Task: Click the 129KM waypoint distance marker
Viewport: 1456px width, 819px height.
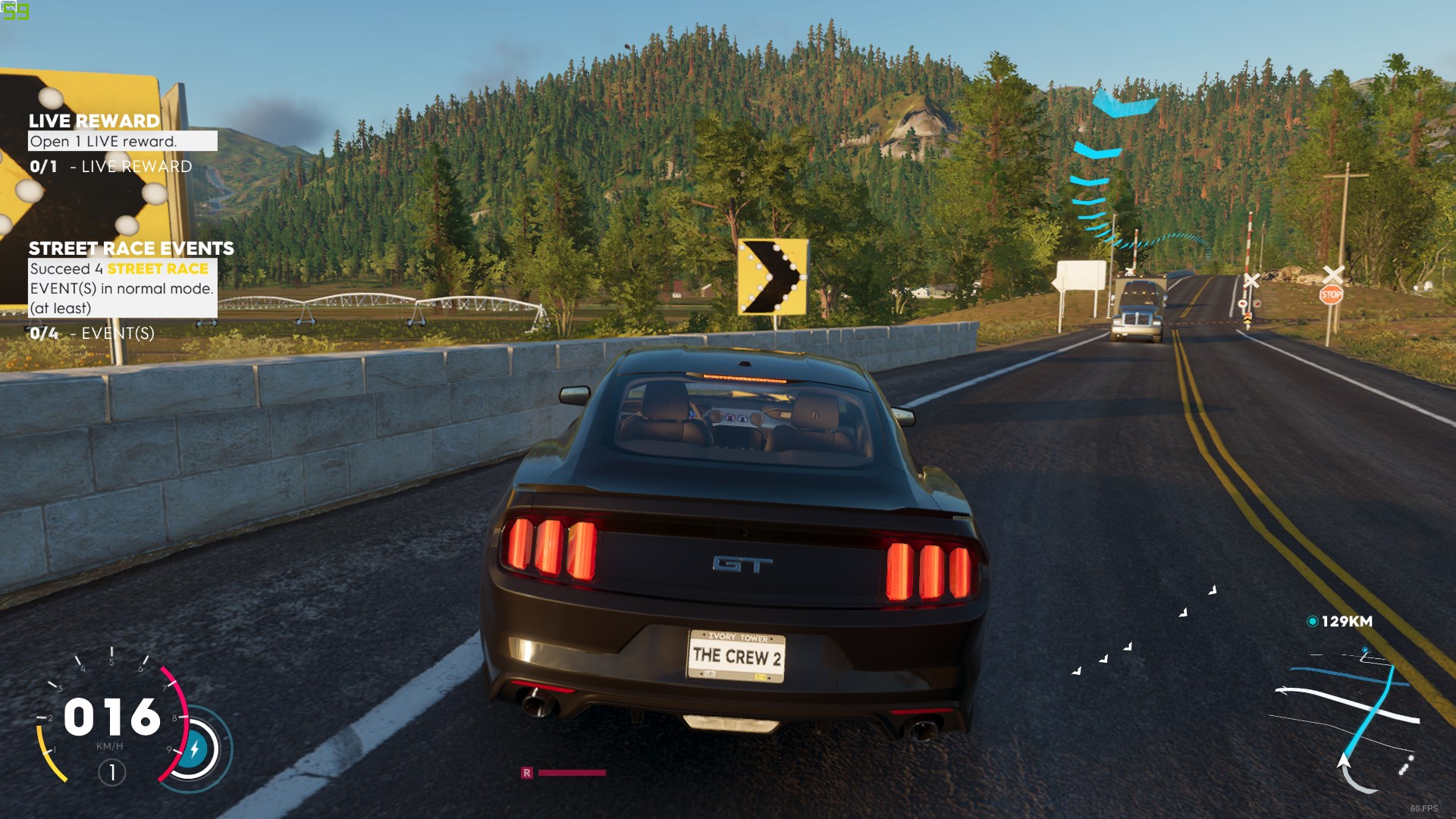Action: click(x=1340, y=621)
